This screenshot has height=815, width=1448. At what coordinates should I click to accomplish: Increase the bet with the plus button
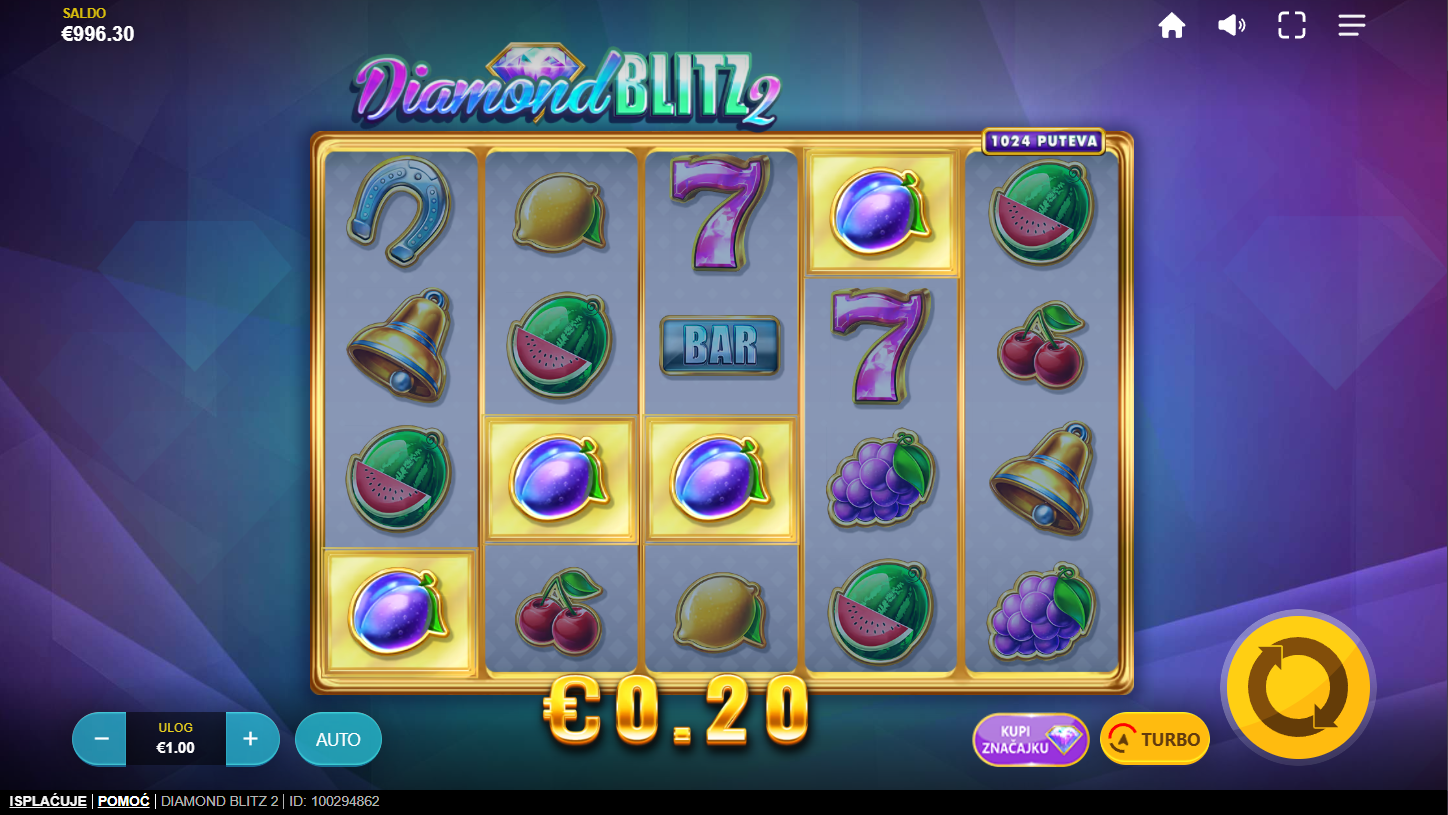pos(251,739)
